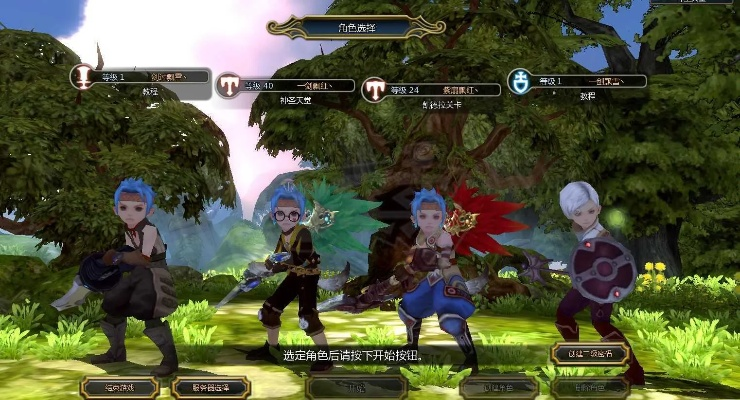Click the dimmed Start button
This screenshot has width=740, height=400.
point(355,387)
